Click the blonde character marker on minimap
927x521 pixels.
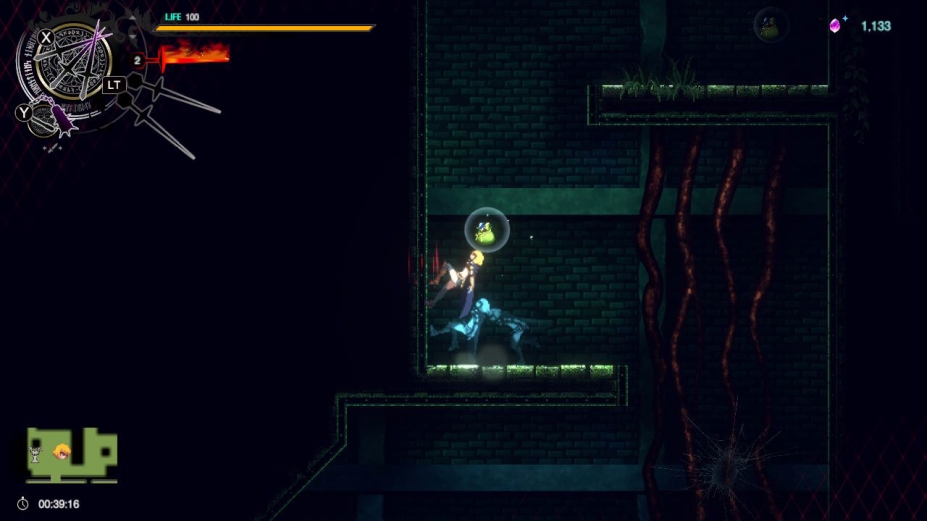pyautogui.click(x=62, y=451)
